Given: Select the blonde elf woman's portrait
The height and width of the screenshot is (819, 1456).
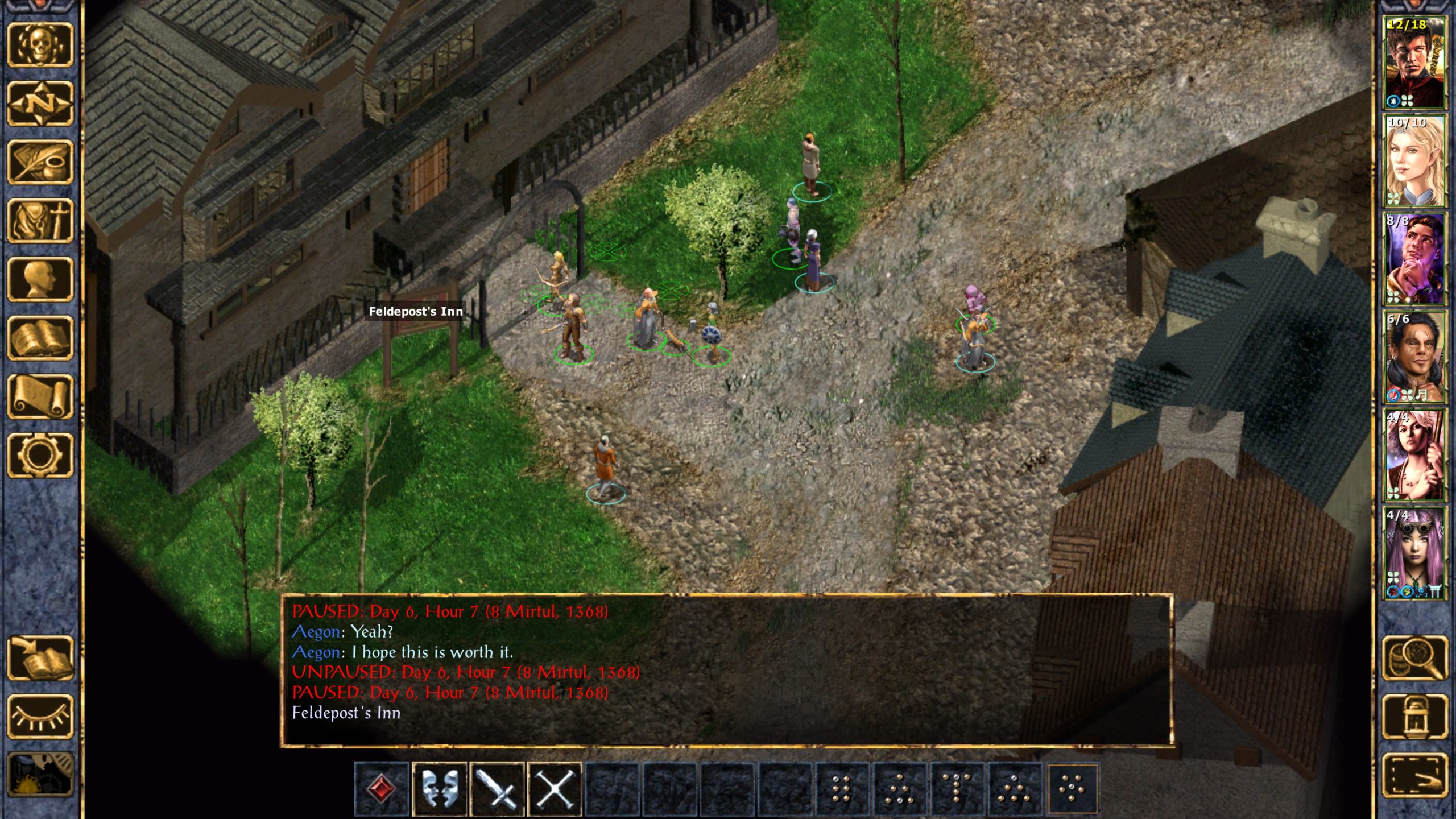Looking at the screenshot, I should point(1414,161).
